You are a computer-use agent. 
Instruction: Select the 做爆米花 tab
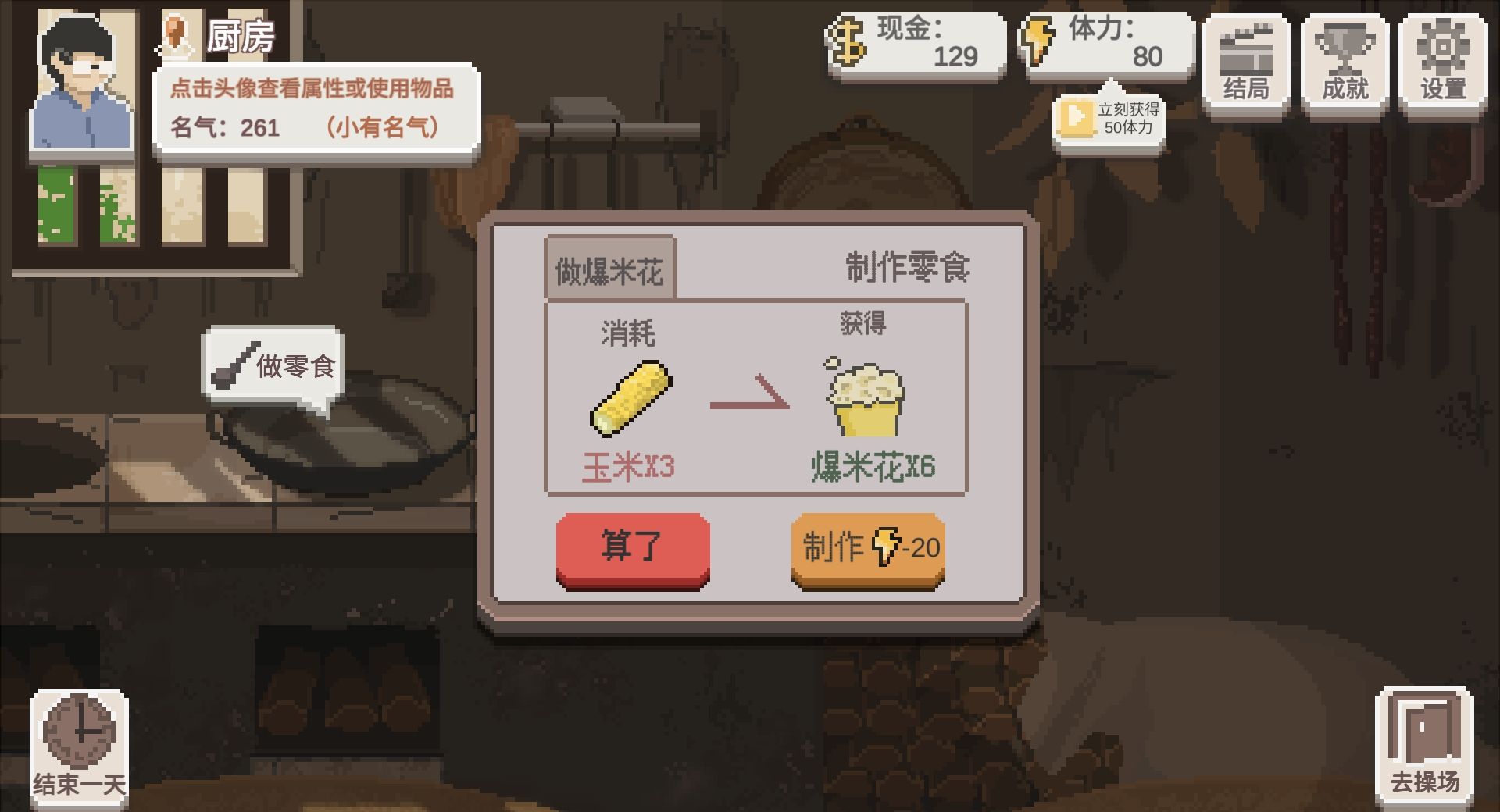(x=611, y=268)
